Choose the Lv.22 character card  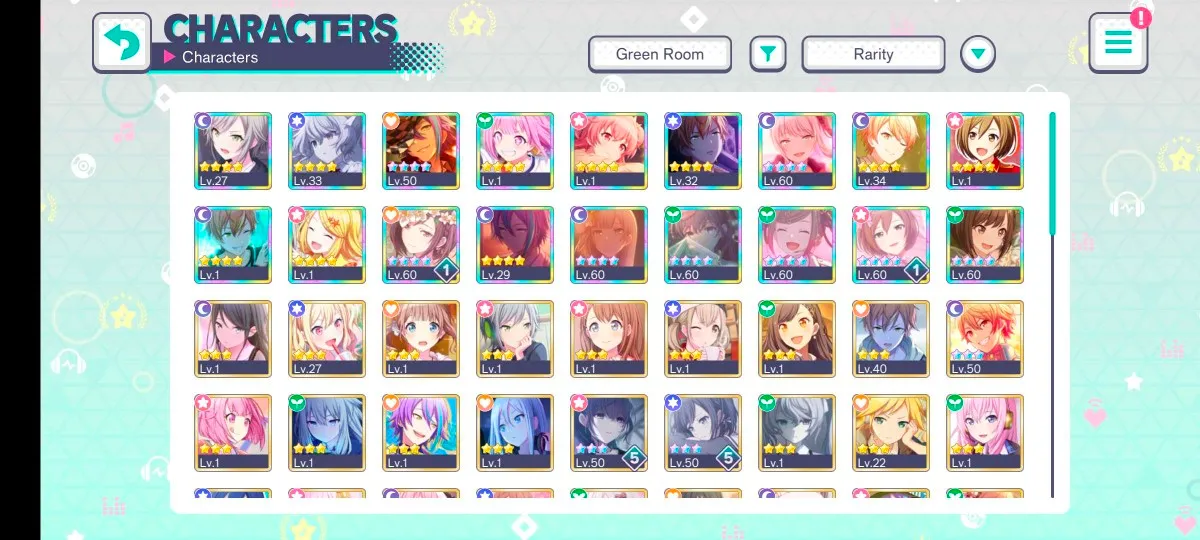click(891, 433)
